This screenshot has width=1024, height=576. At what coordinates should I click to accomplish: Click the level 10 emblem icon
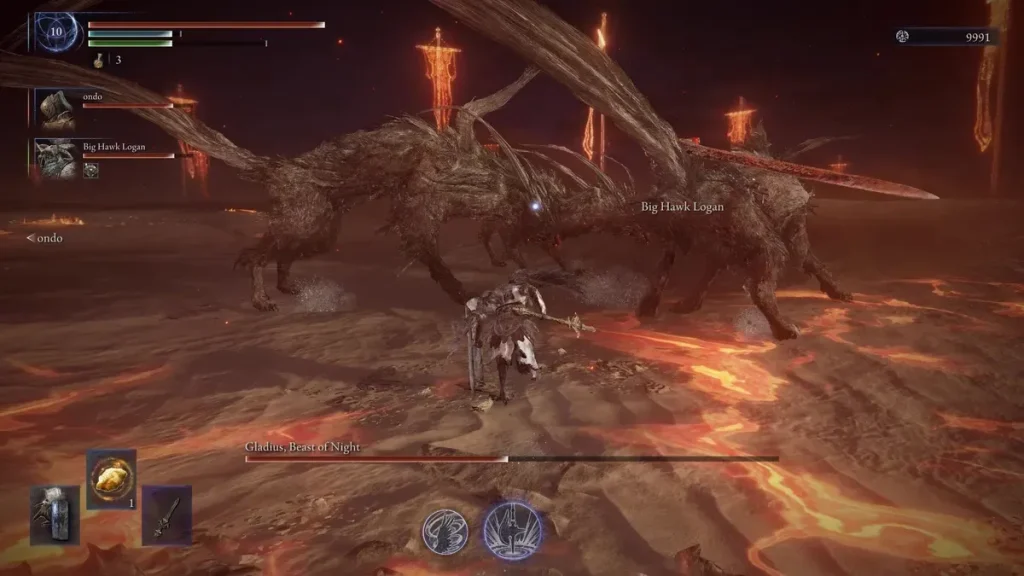tap(54, 32)
